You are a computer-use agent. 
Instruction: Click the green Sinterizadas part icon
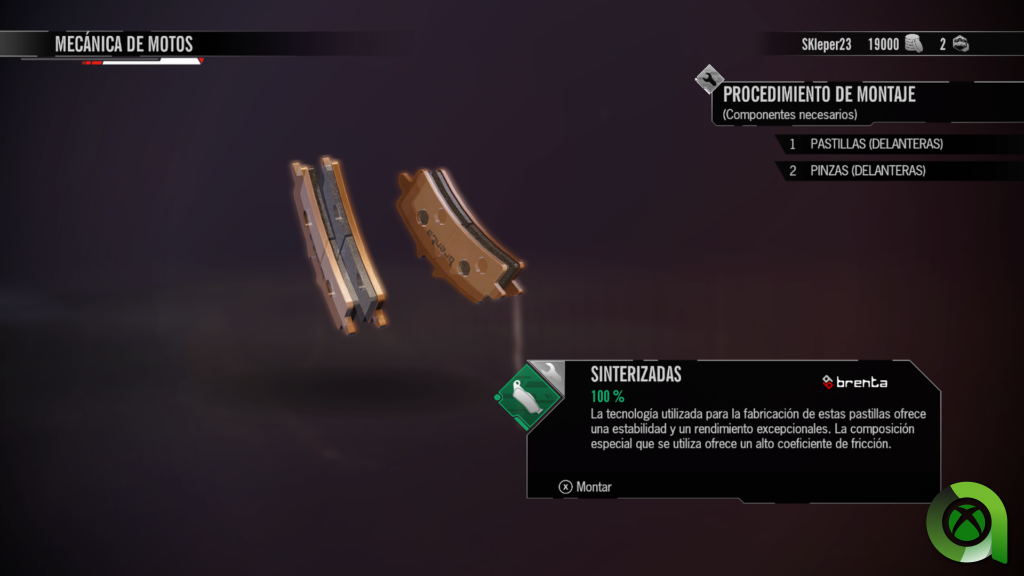pyautogui.click(x=527, y=397)
